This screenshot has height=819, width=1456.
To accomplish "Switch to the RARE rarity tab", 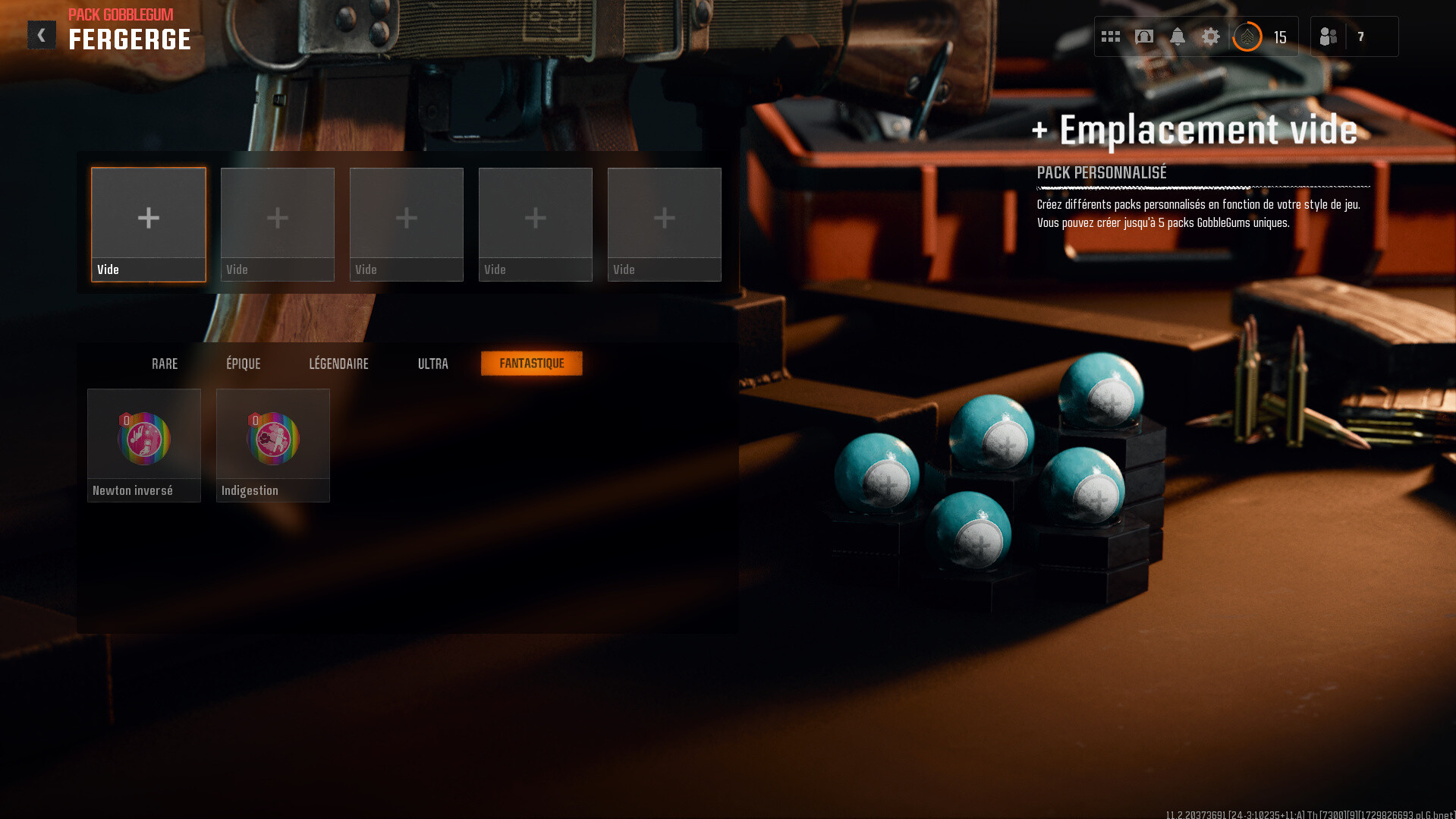I will pos(165,364).
